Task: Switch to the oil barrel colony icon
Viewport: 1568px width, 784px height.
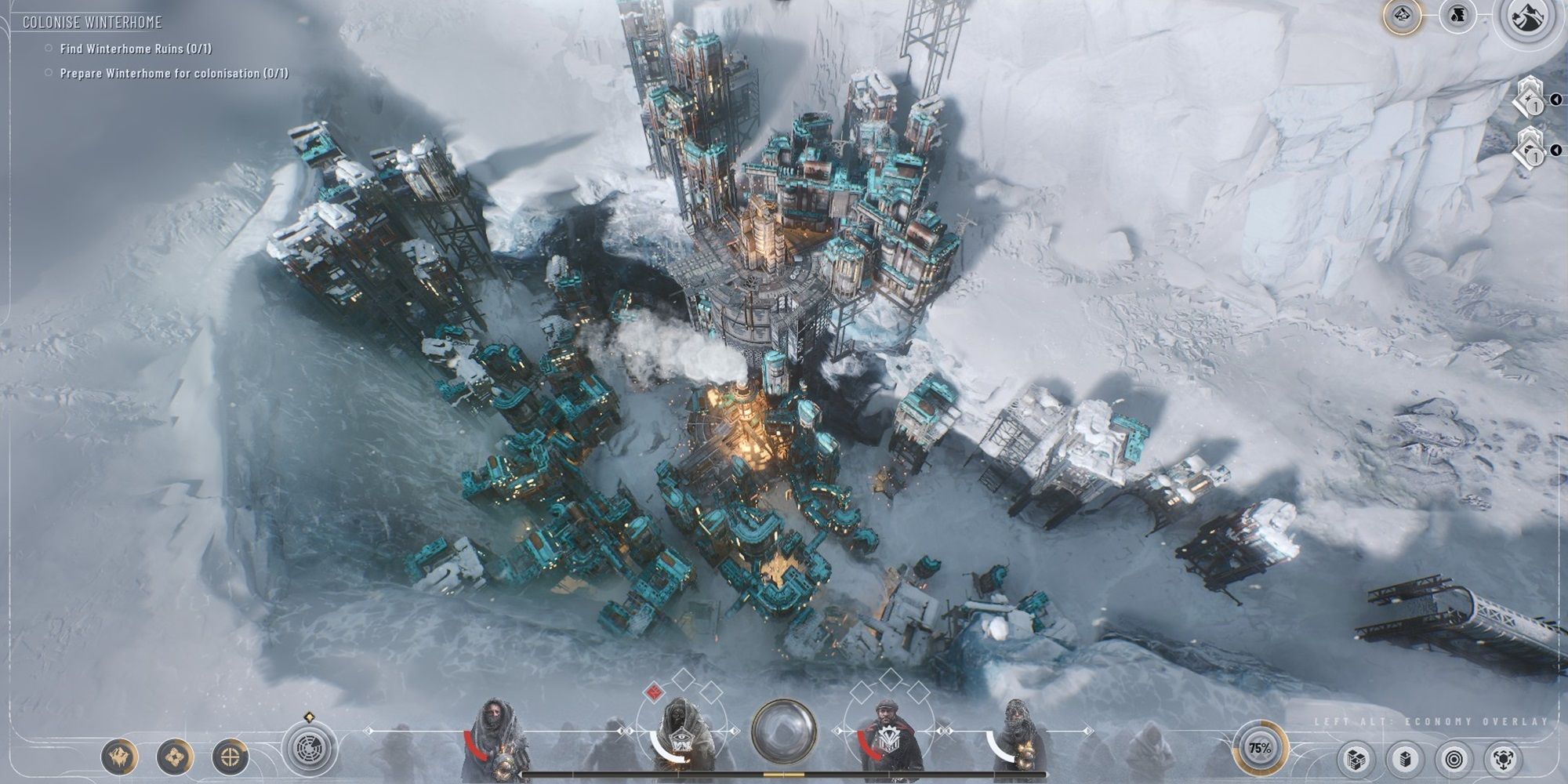Action: (x=1457, y=16)
